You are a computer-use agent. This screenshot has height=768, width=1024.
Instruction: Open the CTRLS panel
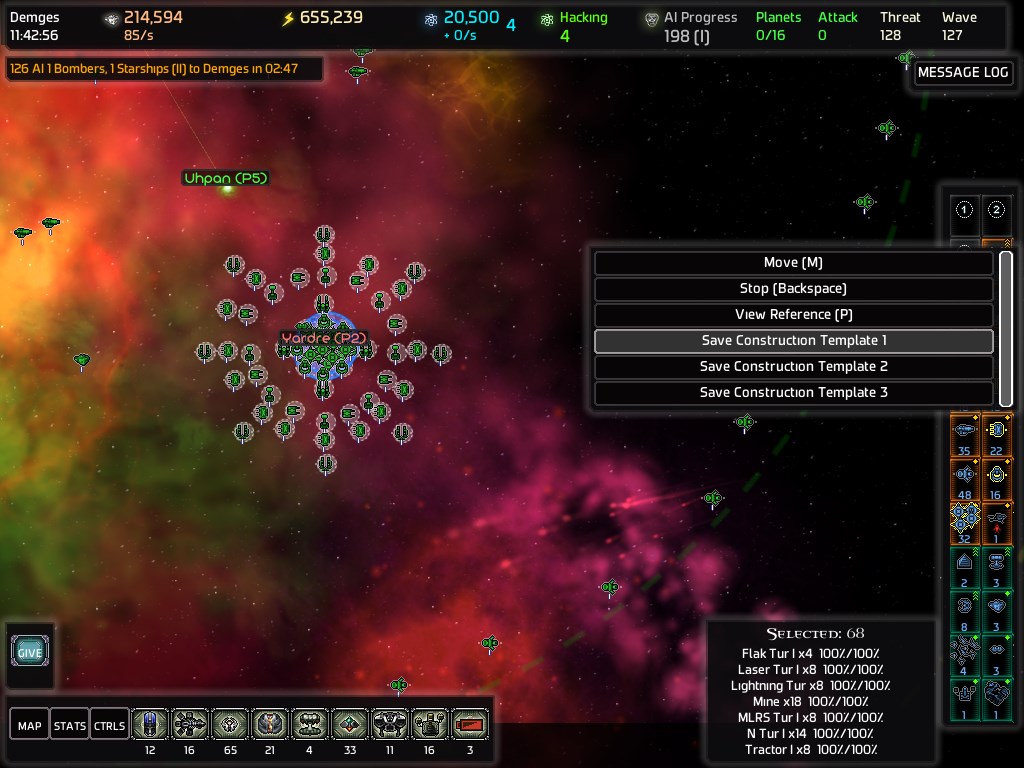[x=110, y=725]
